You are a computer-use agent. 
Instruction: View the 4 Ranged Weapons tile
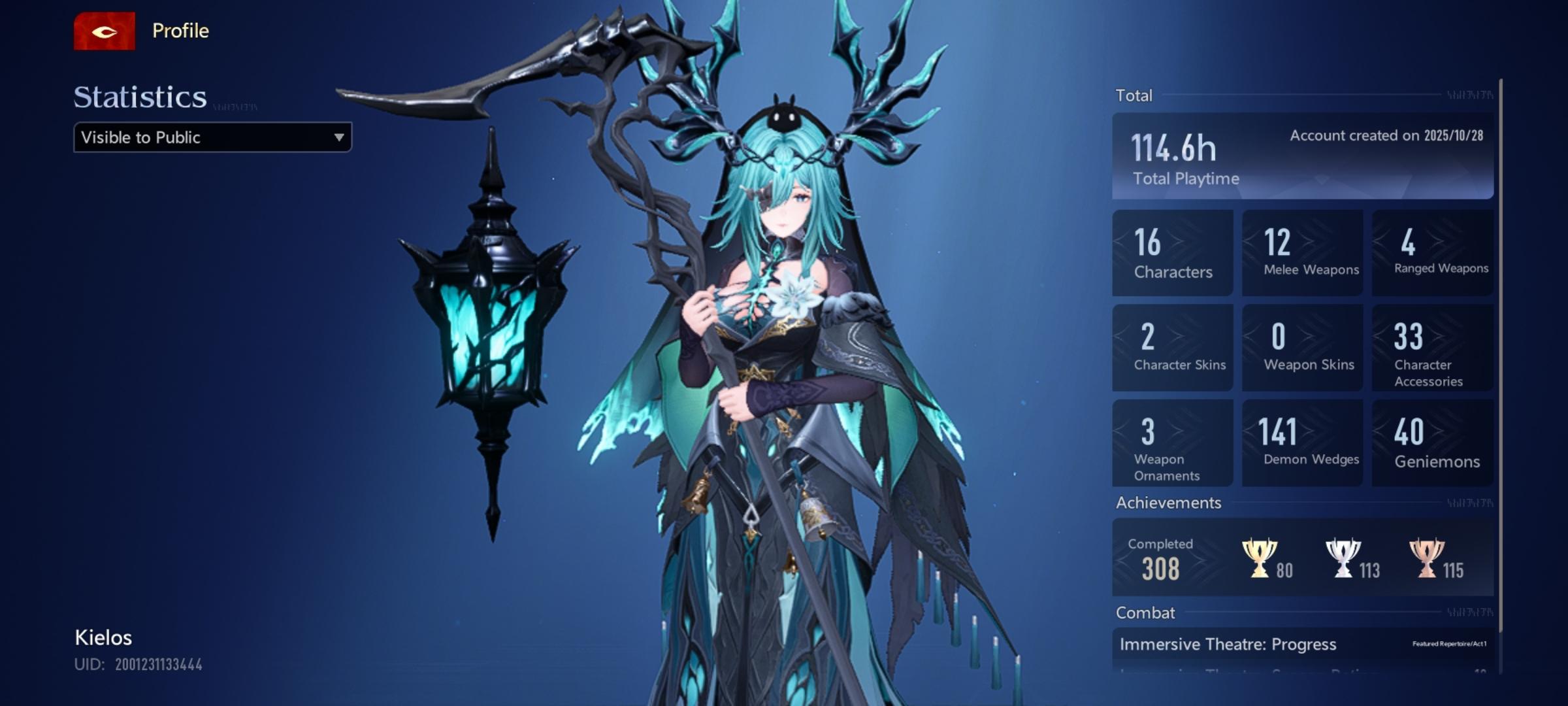tap(1432, 253)
